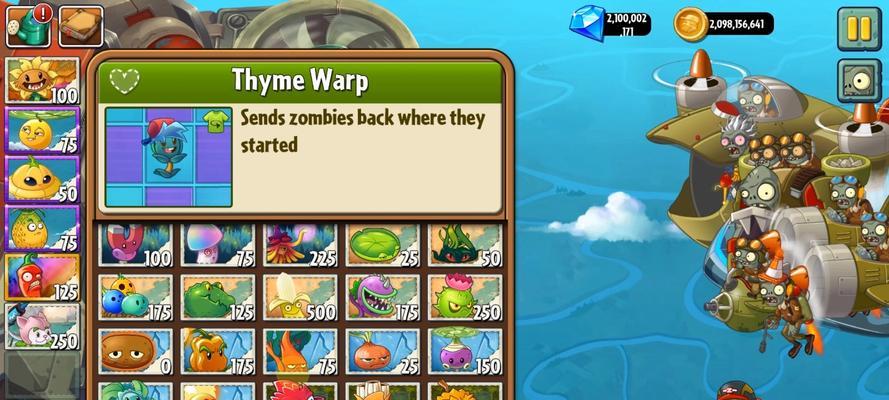Remove the red chili plant costing 125
Image resolution: width=889 pixels, height=400 pixels.
click(x=42, y=278)
